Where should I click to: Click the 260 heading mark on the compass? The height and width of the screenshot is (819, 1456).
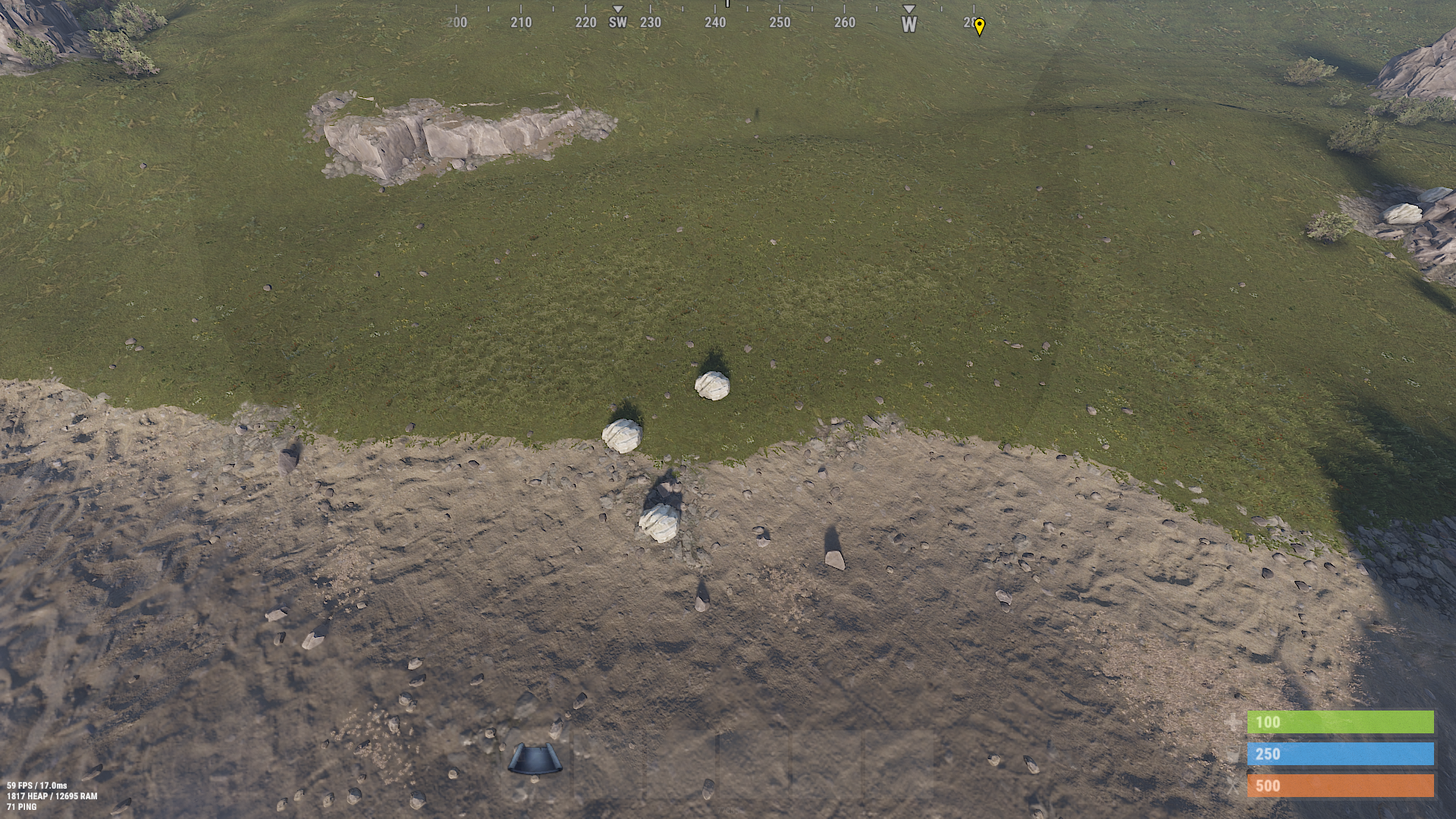pos(843,24)
